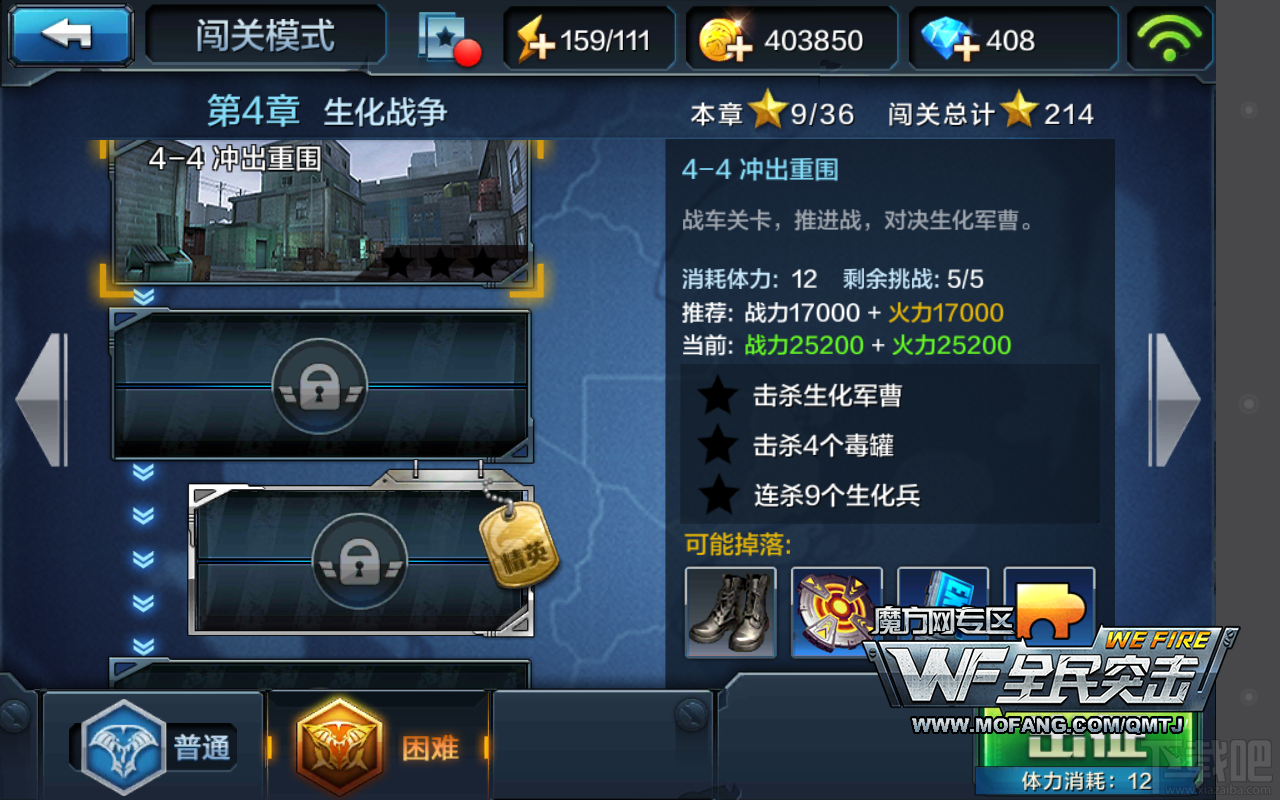Go back with the arrow button
Image resolution: width=1280 pixels, height=800 pixels.
(71, 36)
